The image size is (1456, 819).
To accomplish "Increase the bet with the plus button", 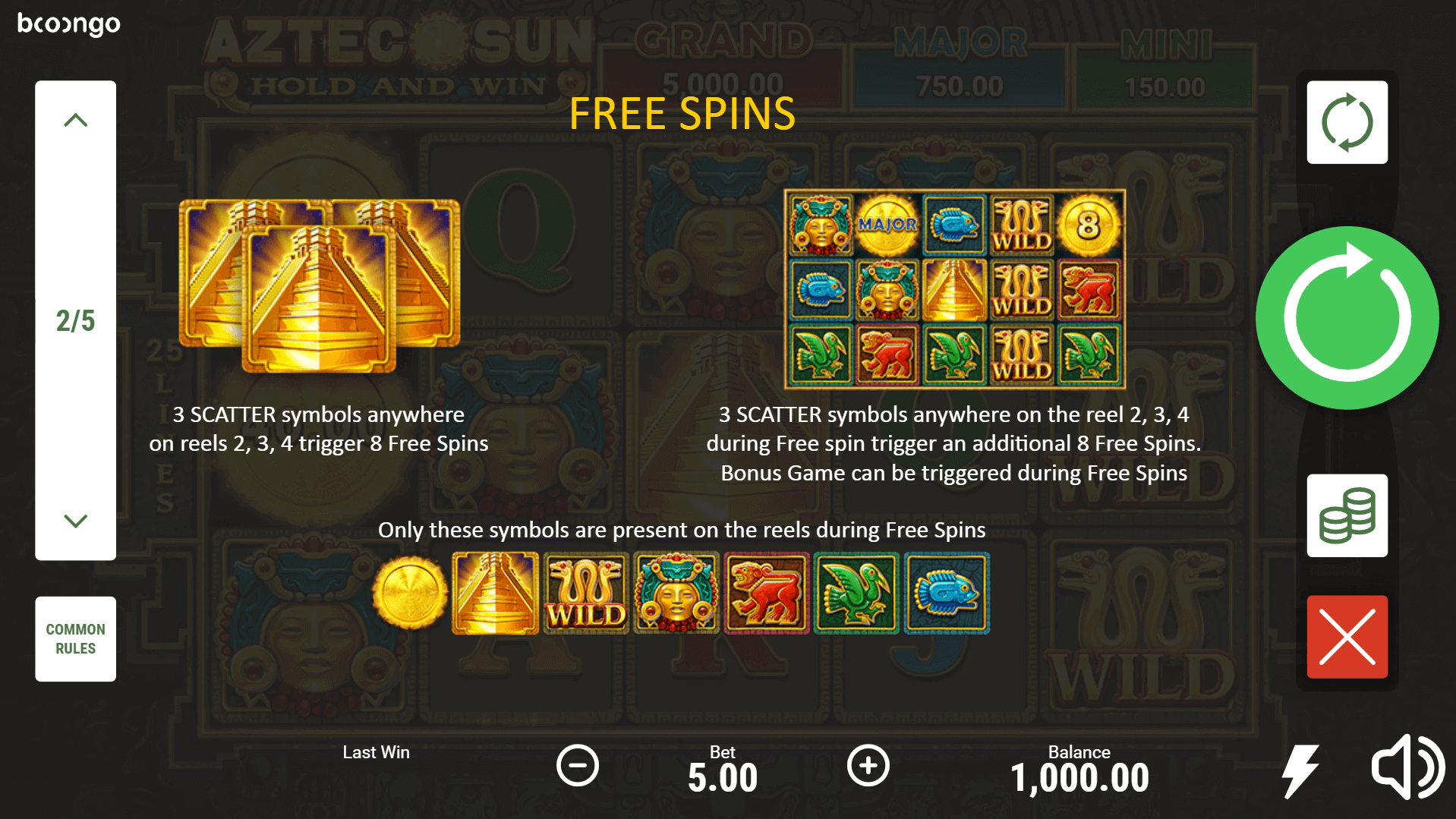I will click(x=868, y=765).
